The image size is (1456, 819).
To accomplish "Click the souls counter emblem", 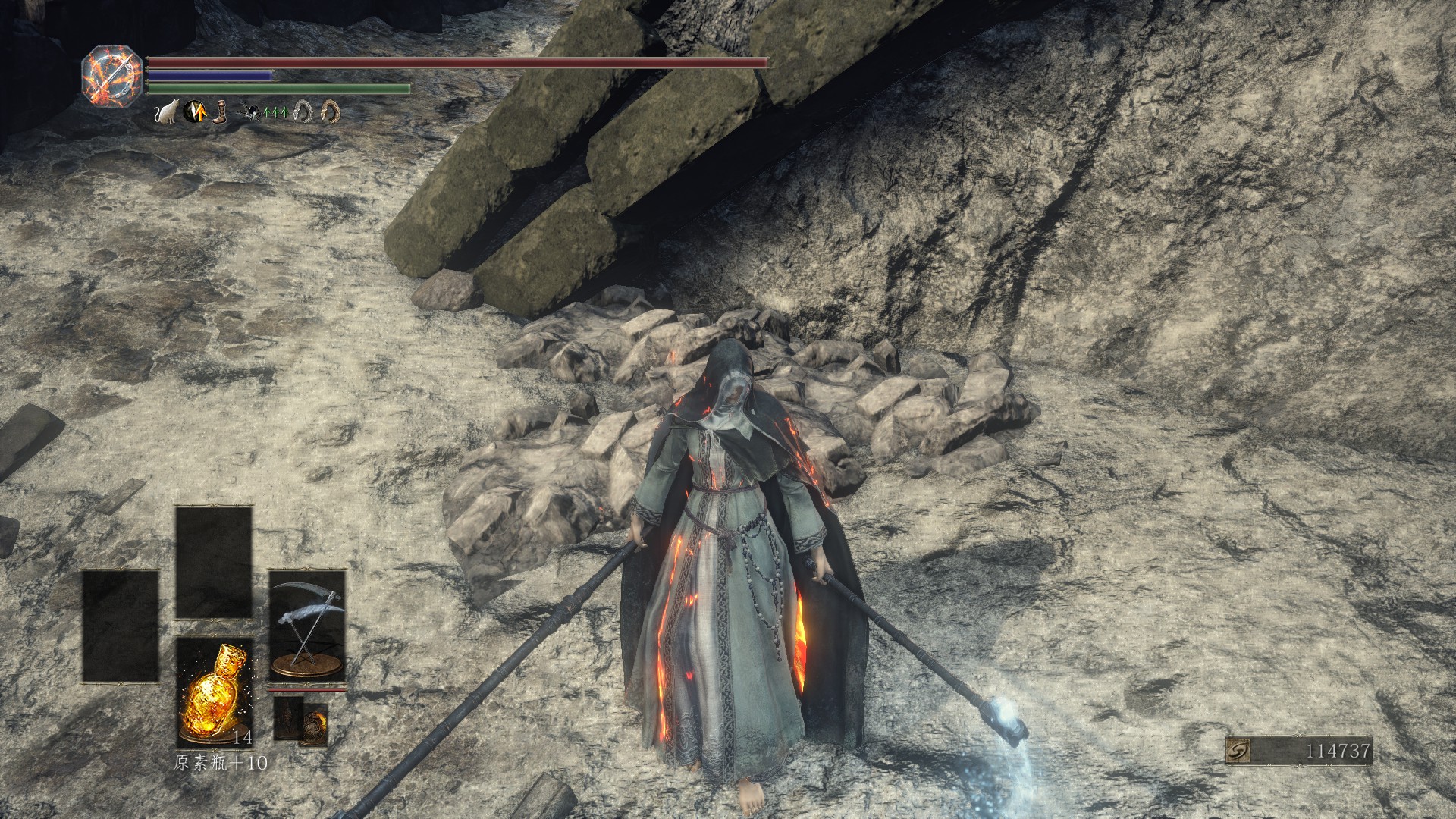I will [1237, 752].
